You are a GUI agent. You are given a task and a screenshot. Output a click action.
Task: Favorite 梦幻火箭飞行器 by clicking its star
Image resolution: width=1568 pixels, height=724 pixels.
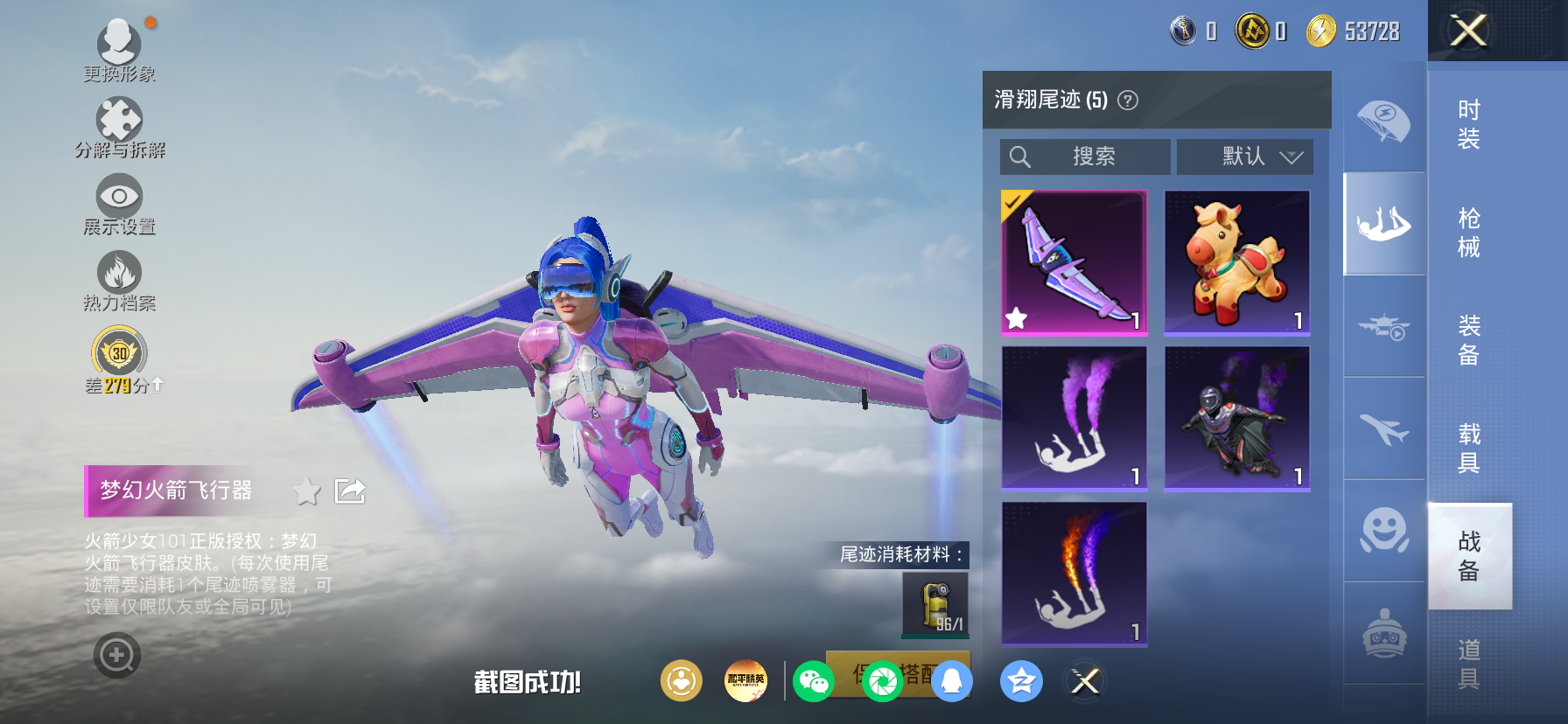coord(305,491)
